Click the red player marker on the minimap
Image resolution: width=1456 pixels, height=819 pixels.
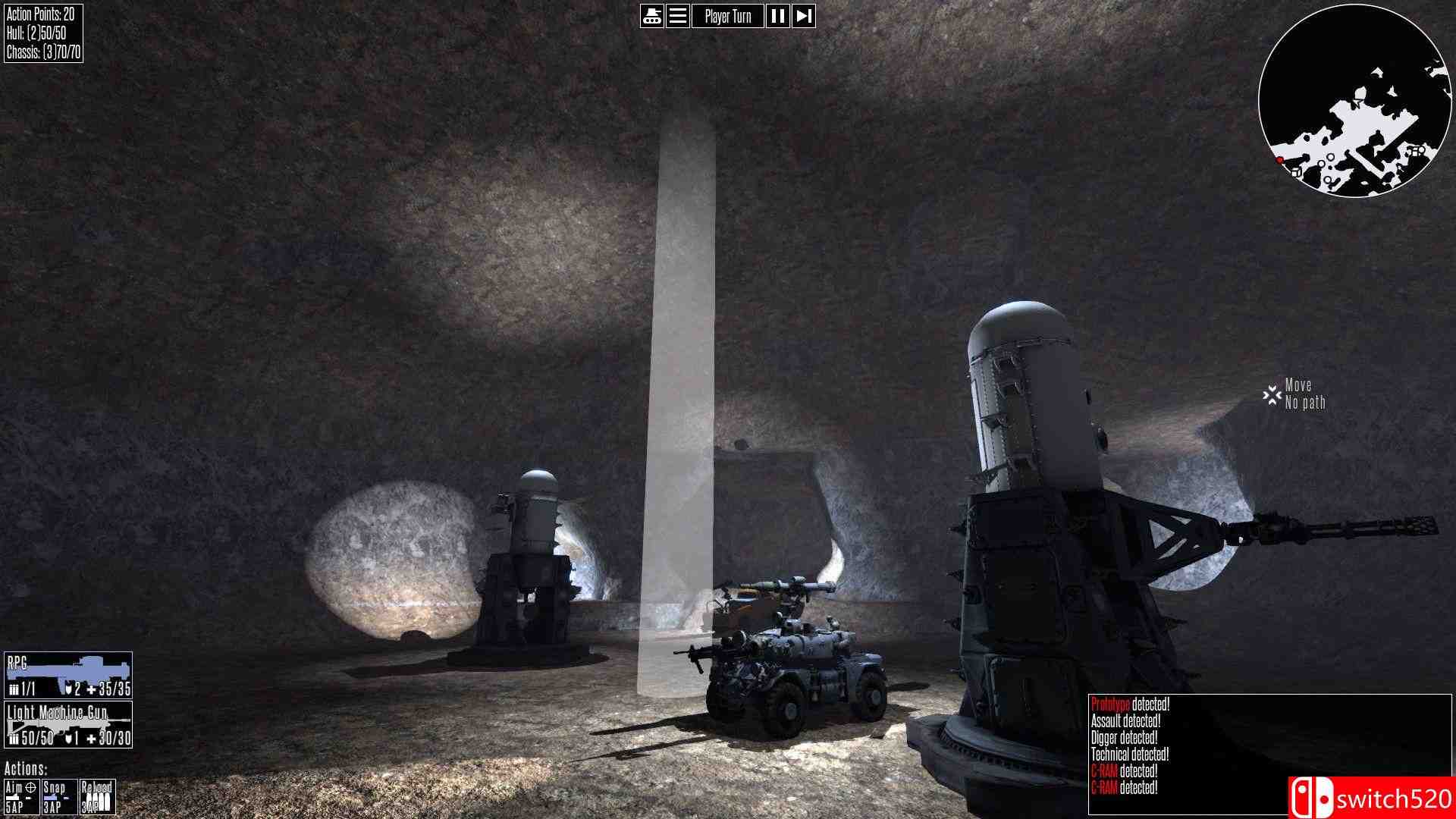tap(1279, 160)
